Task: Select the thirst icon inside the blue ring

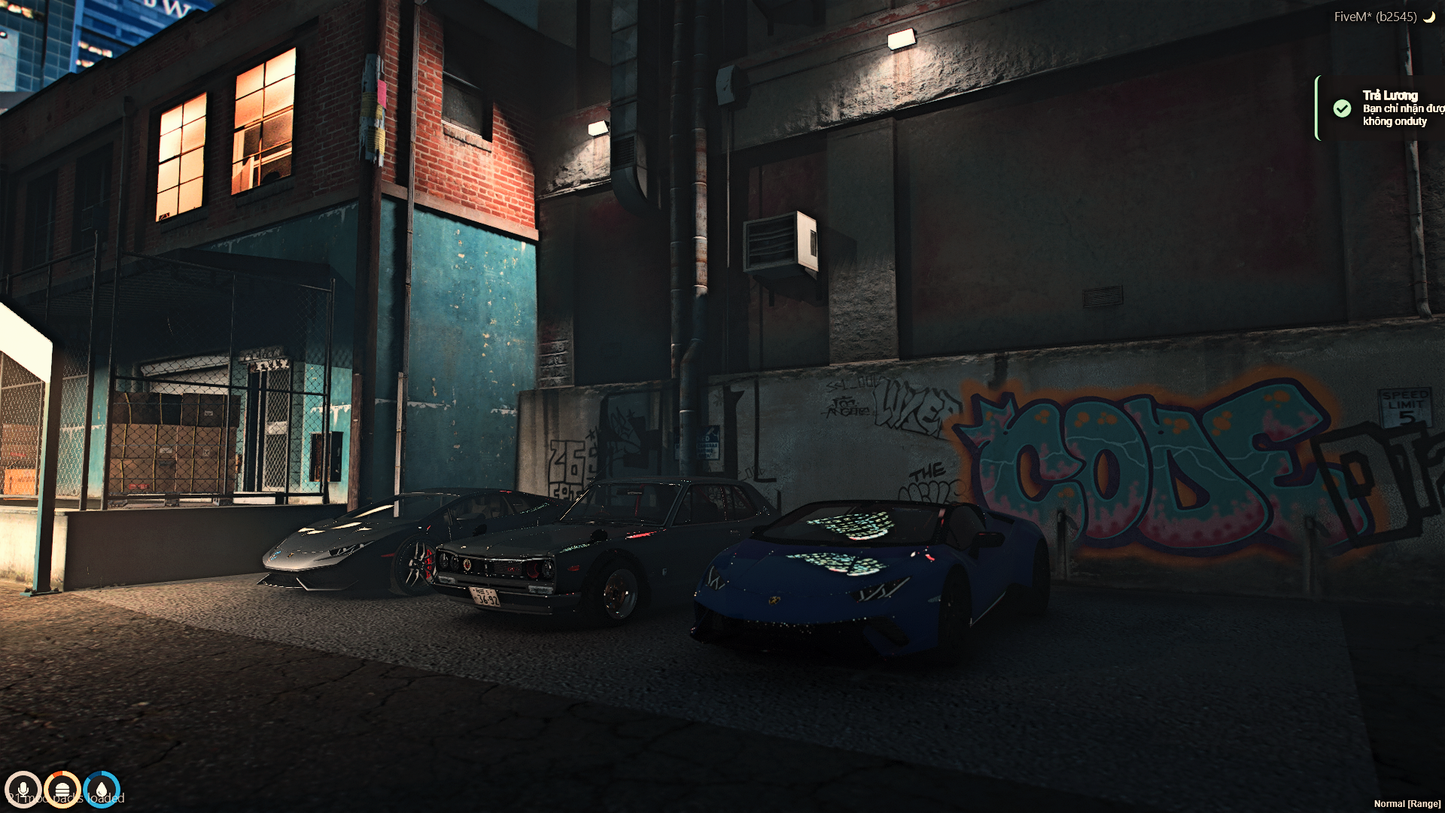Action: pos(101,787)
